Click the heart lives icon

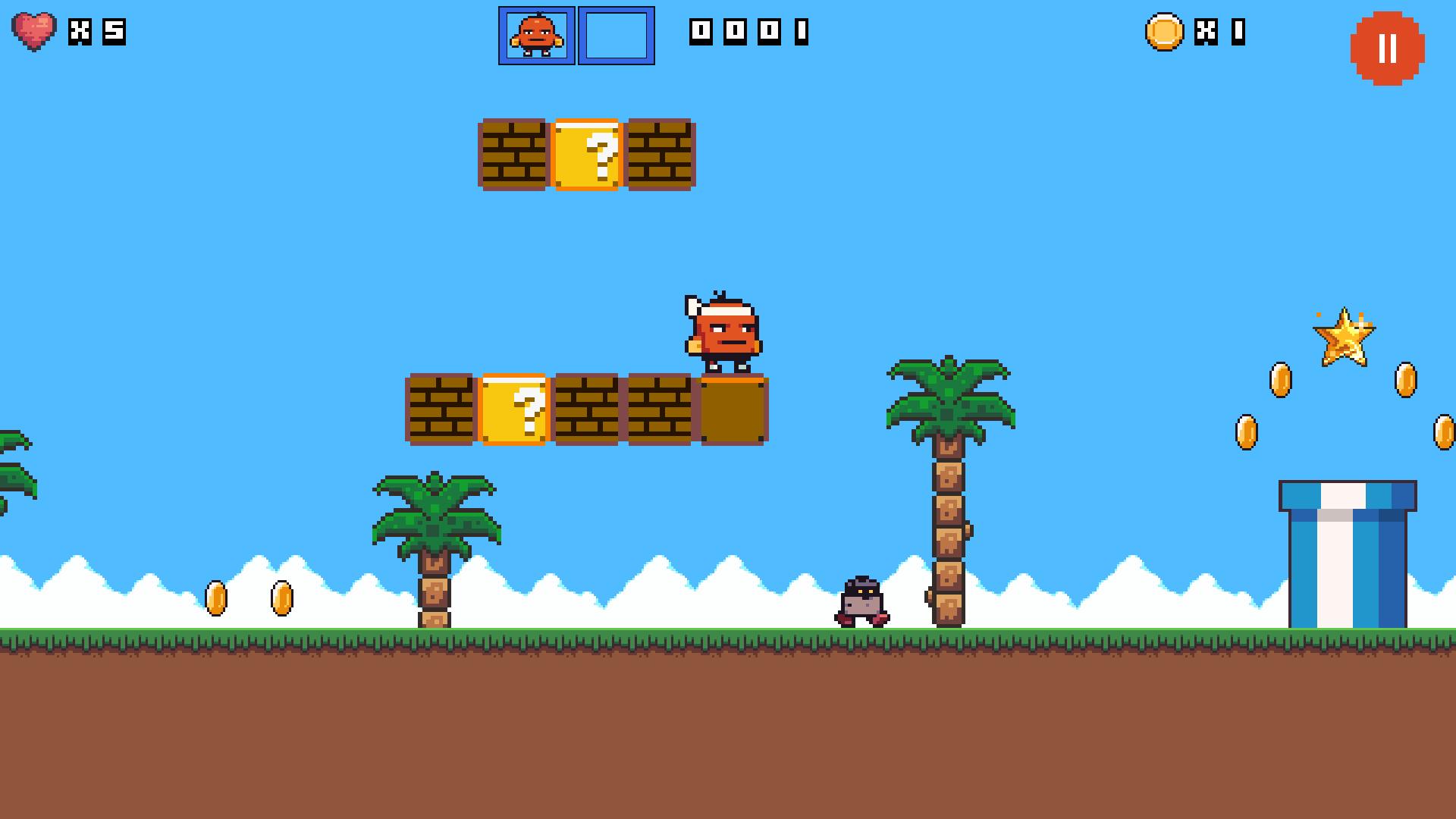34,32
